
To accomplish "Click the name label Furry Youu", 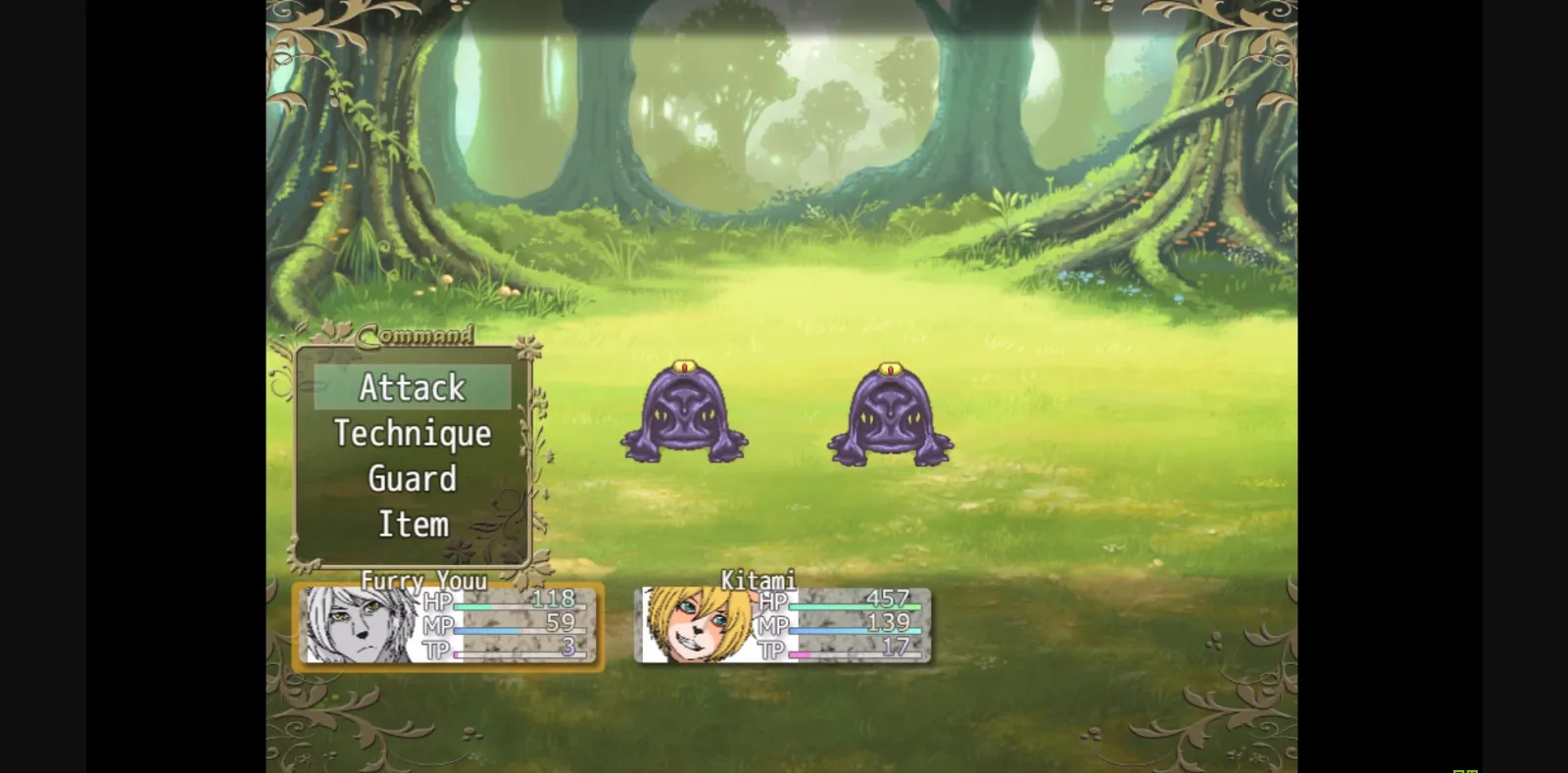I will [x=424, y=581].
